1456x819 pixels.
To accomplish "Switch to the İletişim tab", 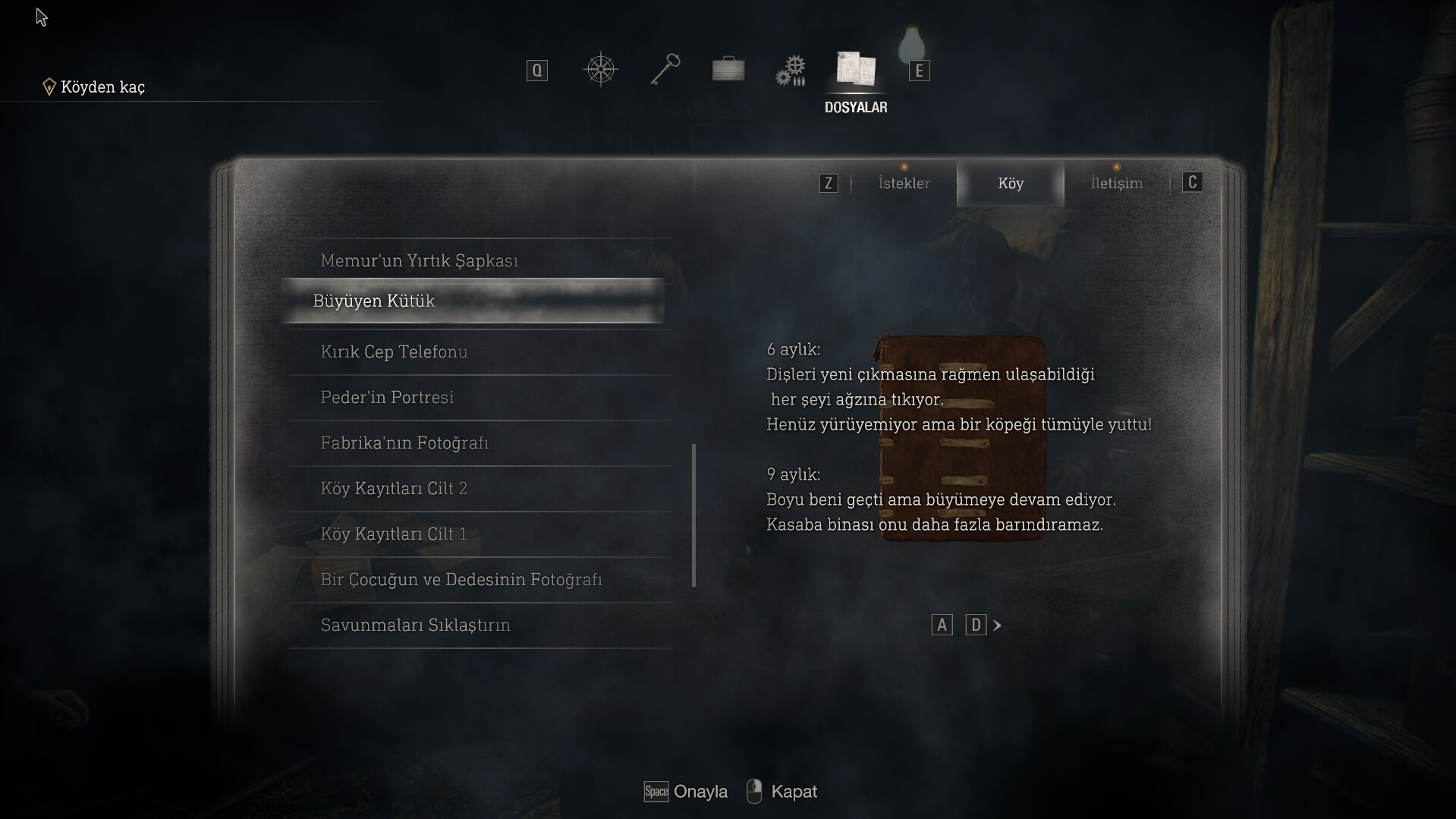I will [1116, 183].
